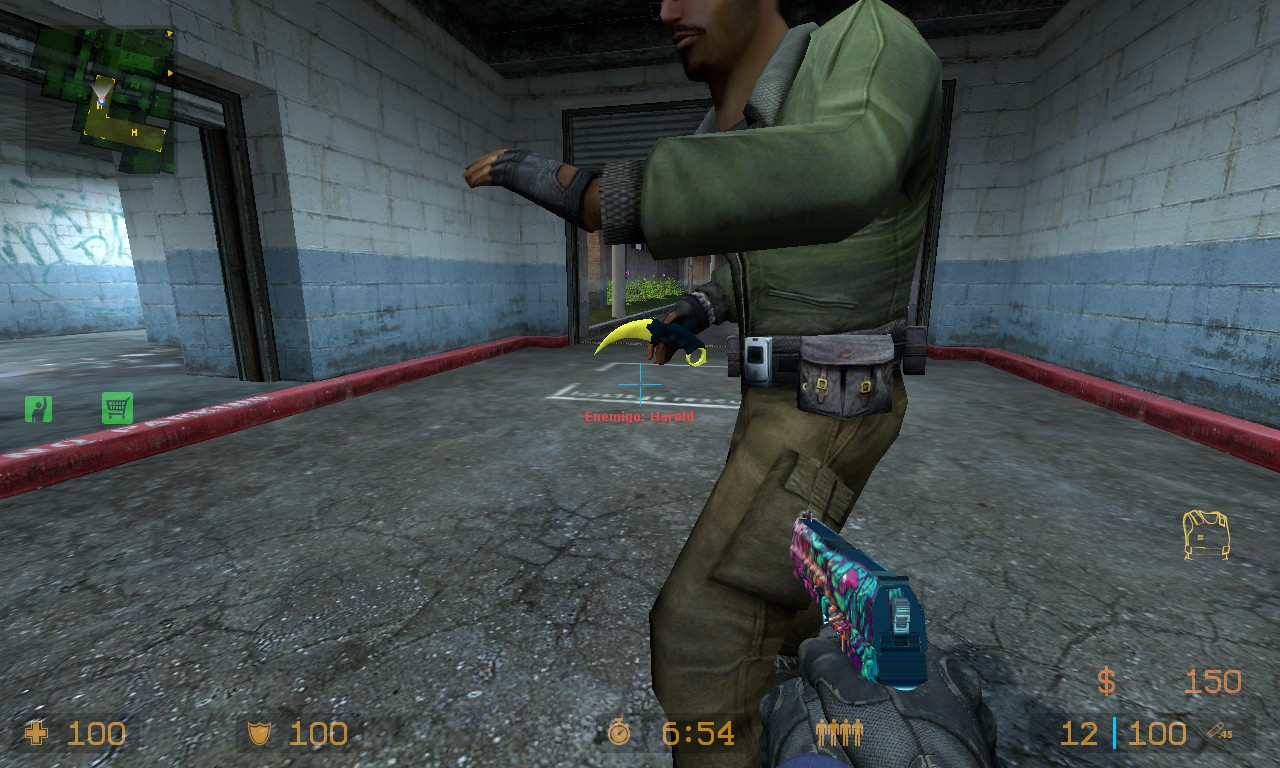Select the green raised-hand radio command icon
Viewport: 1280px width, 768px height.
pyautogui.click(x=38, y=408)
